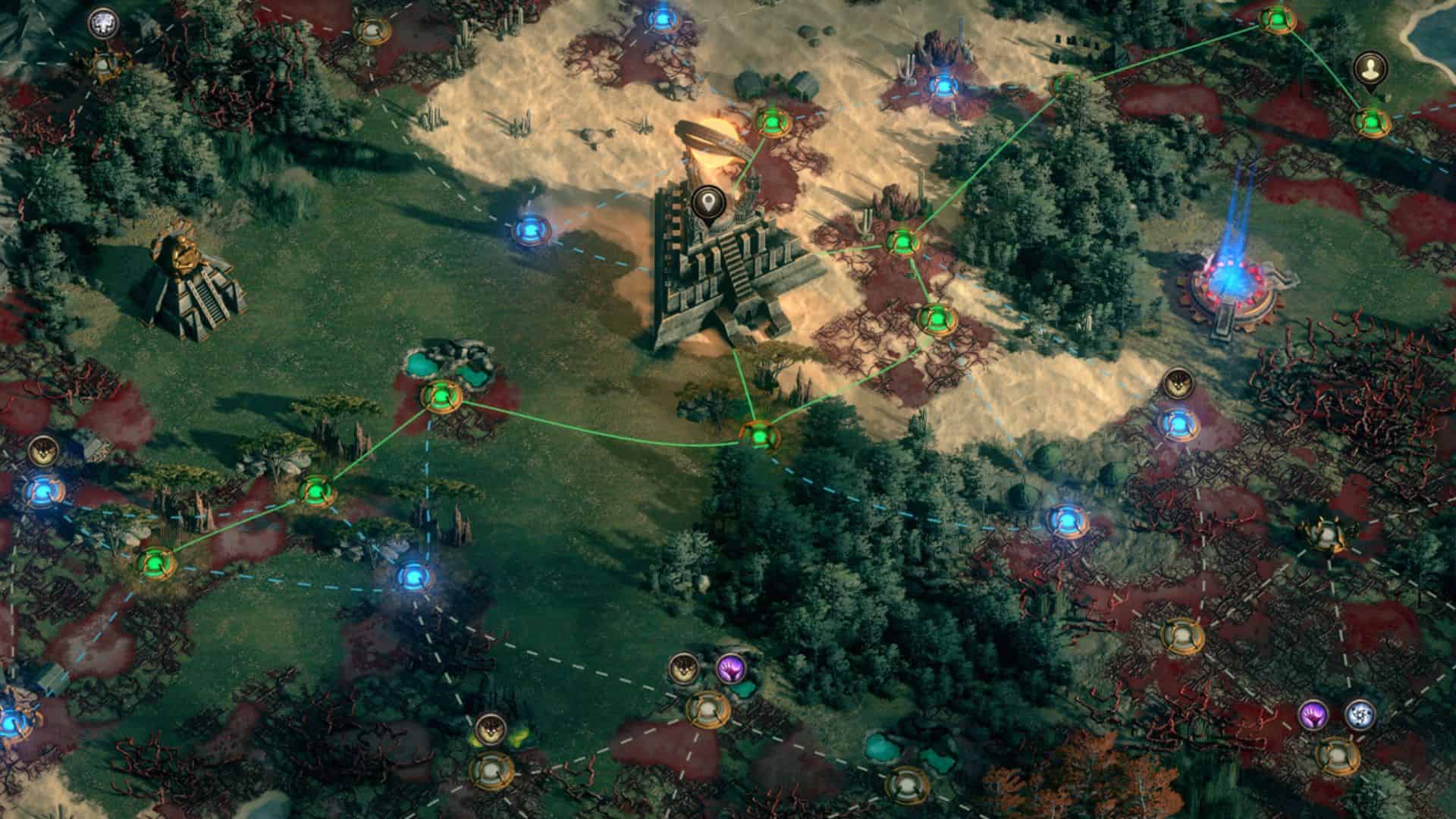The height and width of the screenshot is (819, 1456).
Task: Click the green node under the portrait marker
Action: (1371, 121)
